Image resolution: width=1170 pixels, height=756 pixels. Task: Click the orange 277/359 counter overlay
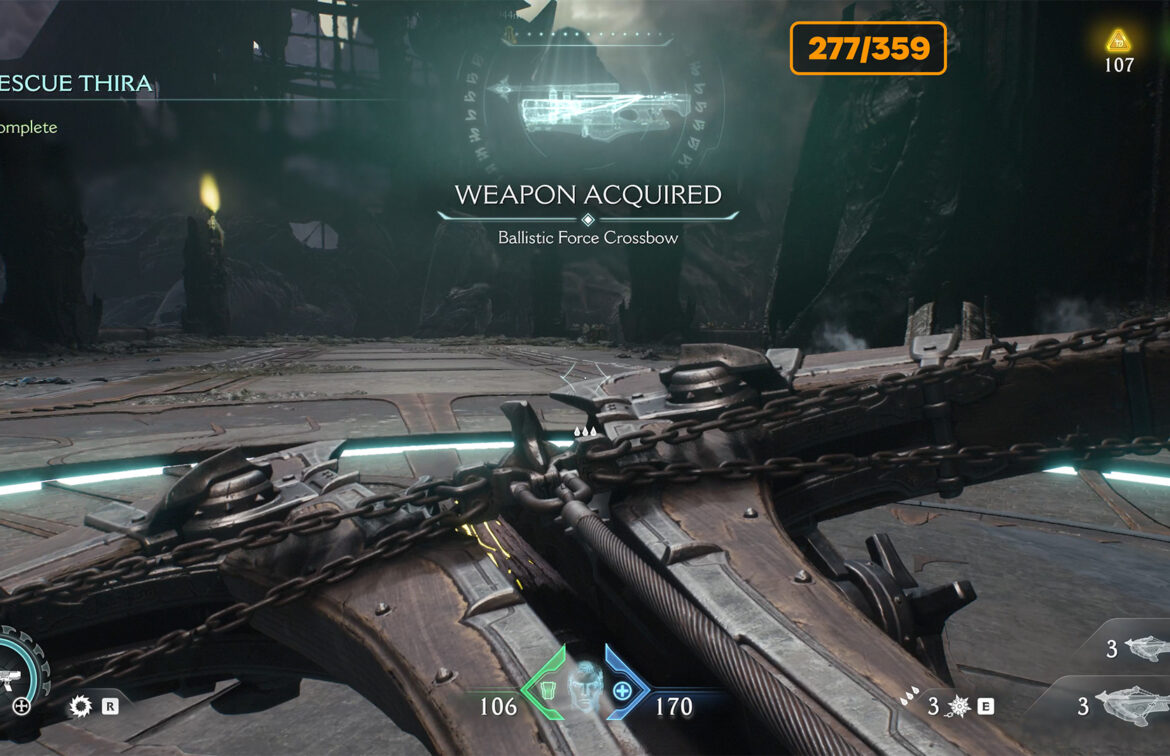pyautogui.click(x=868, y=48)
